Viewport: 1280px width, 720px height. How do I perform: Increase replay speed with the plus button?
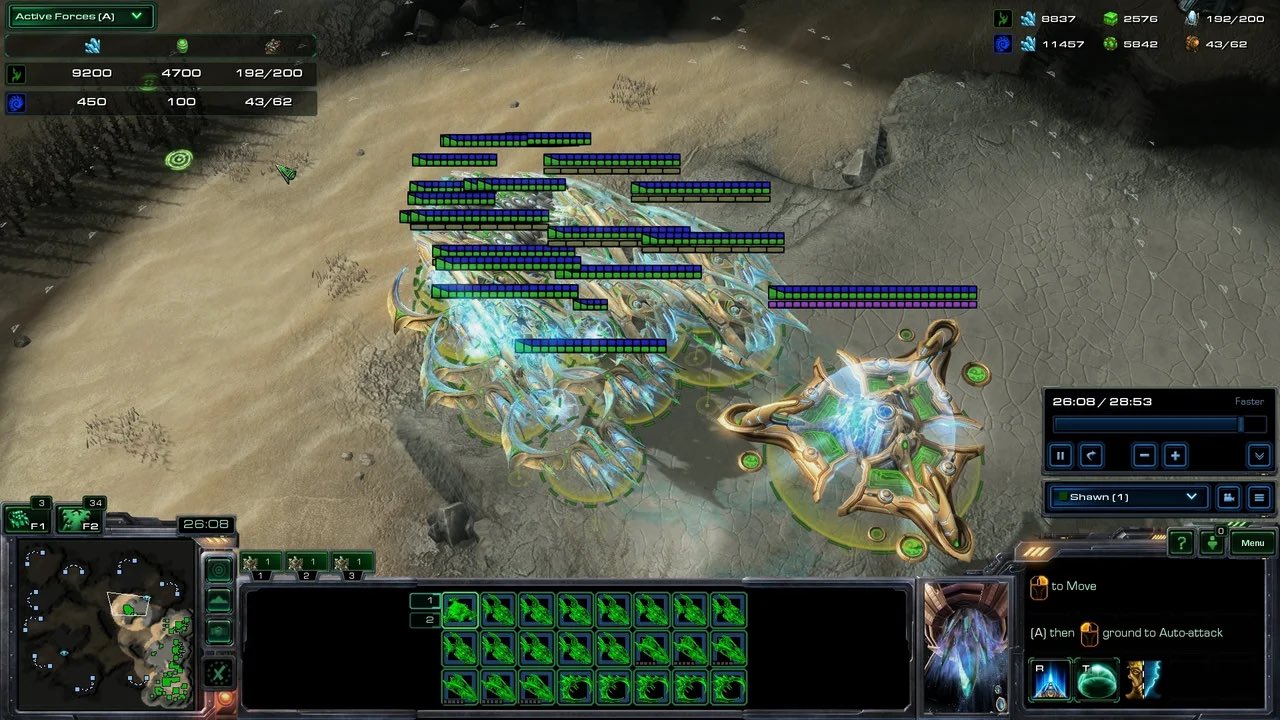(1174, 456)
